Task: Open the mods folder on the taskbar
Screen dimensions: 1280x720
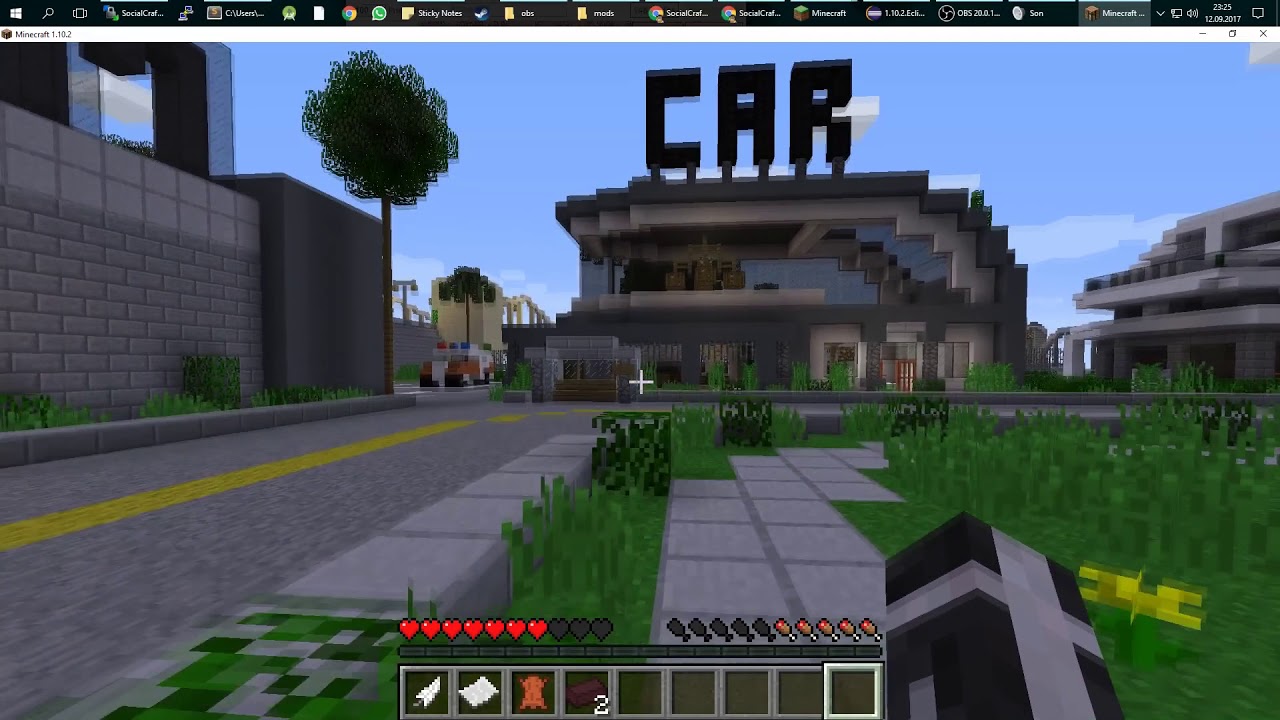Action: (x=595, y=13)
